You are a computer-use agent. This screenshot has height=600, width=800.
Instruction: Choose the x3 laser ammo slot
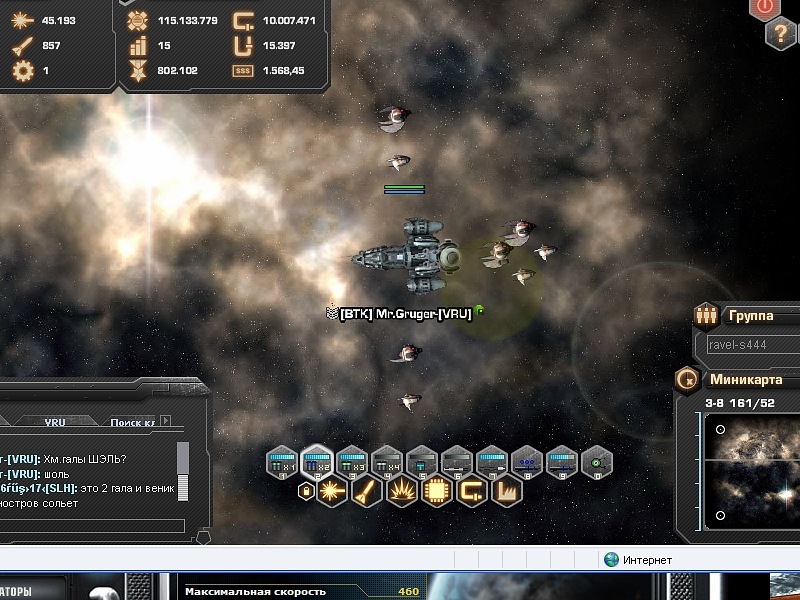point(352,463)
